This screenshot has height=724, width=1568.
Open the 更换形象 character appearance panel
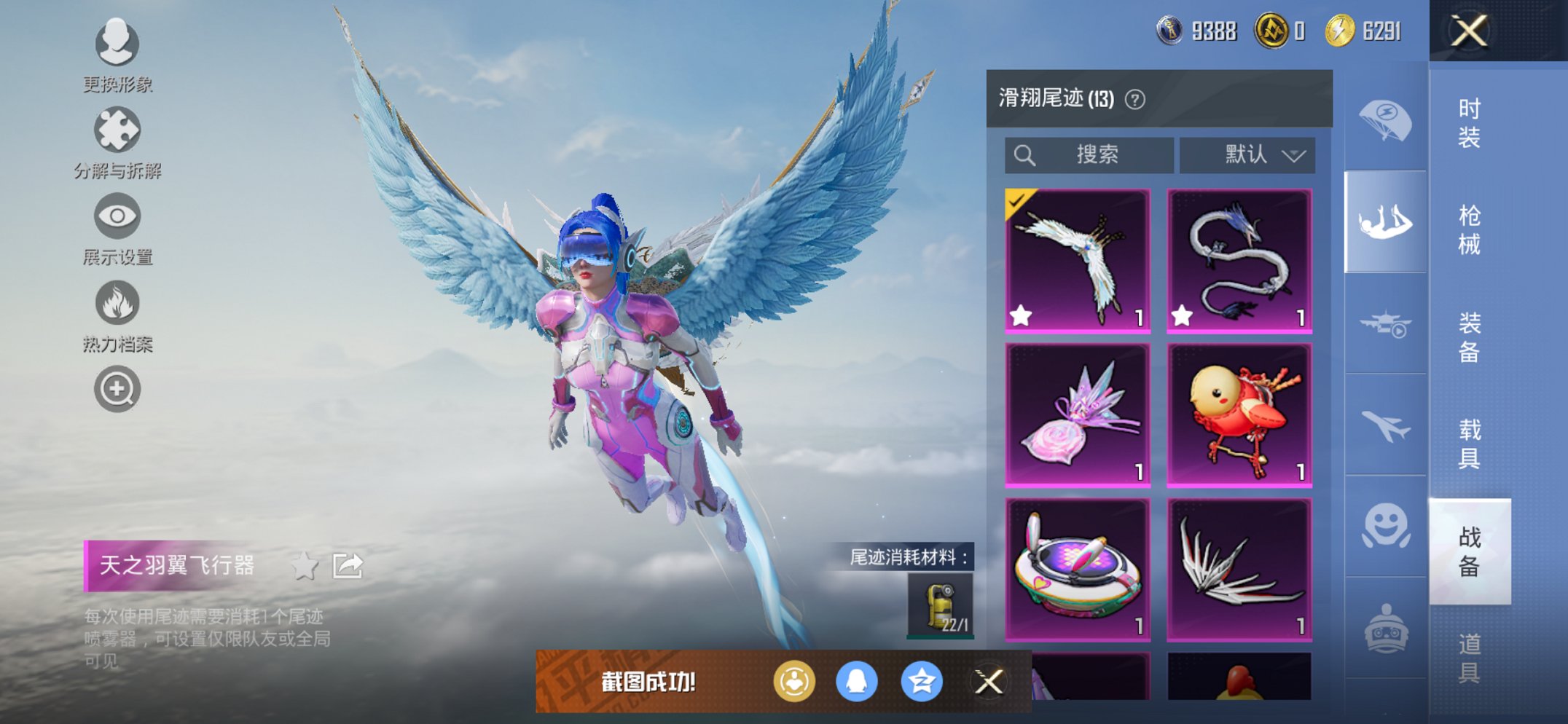(x=117, y=45)
